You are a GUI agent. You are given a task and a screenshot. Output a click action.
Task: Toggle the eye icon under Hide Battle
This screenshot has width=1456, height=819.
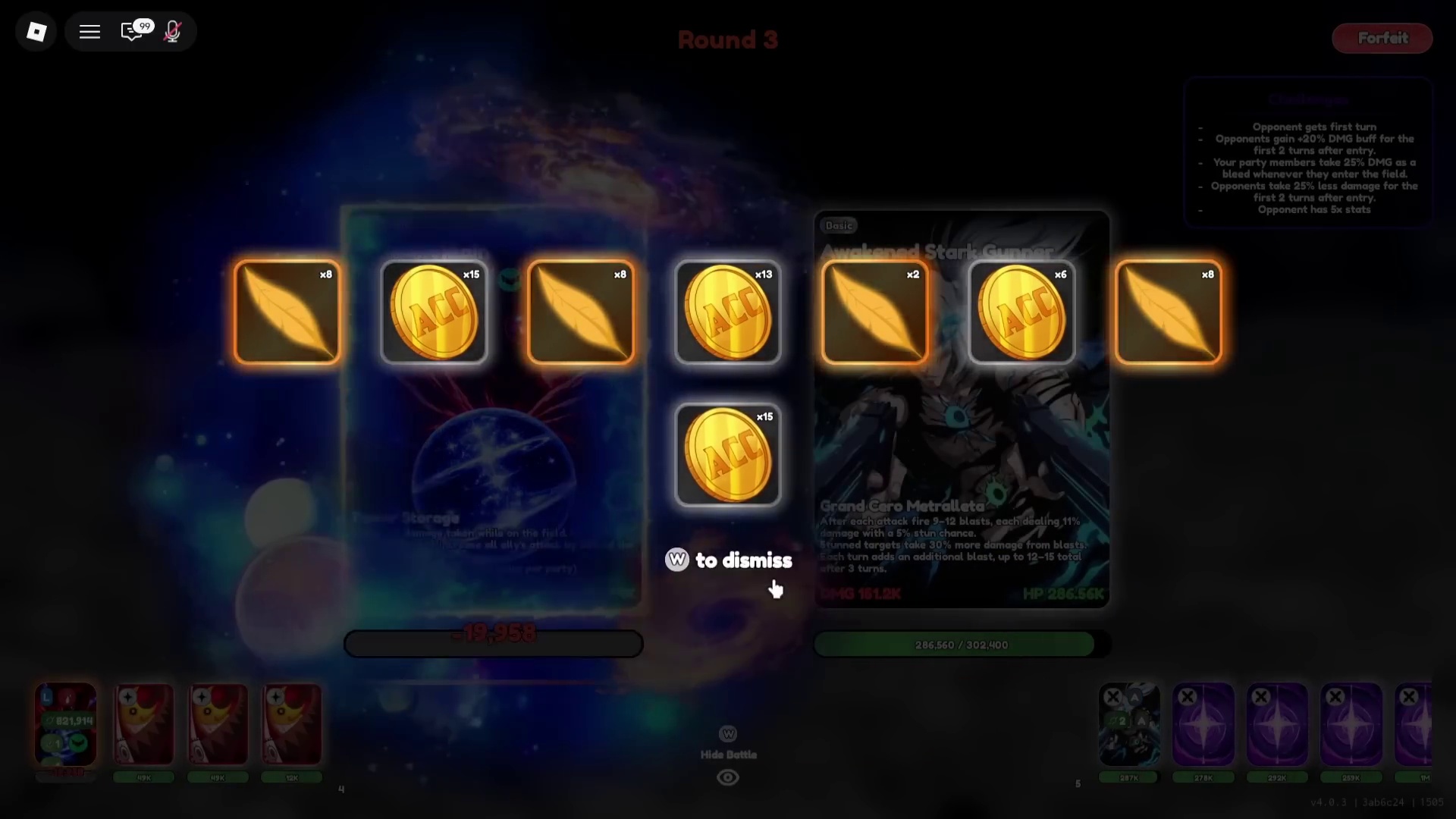pos(727,777)
